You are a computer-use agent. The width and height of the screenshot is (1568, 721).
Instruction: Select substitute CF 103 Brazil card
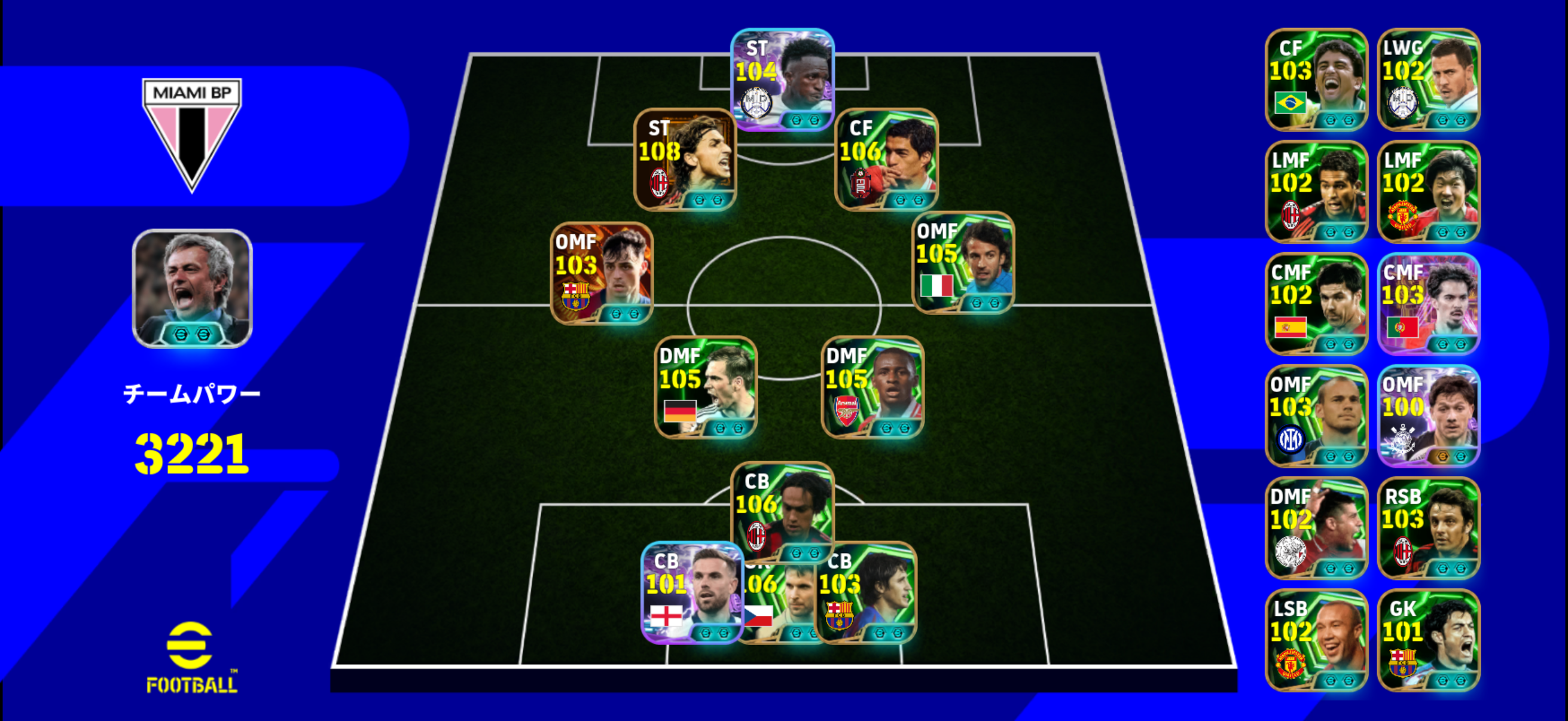point(1316,80)
